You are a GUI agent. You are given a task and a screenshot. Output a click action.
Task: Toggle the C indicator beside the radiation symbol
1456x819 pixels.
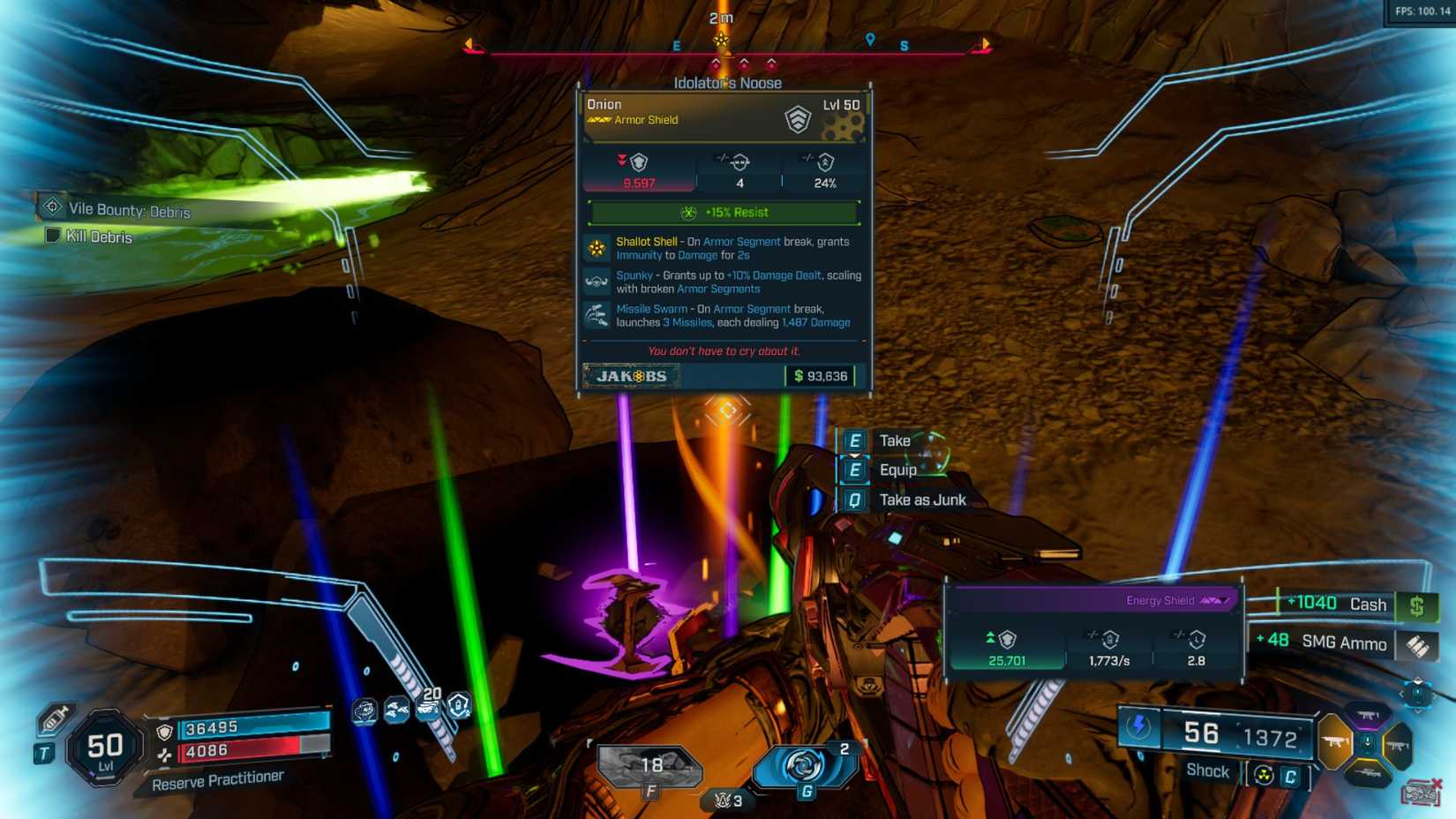pos(1292,776)
